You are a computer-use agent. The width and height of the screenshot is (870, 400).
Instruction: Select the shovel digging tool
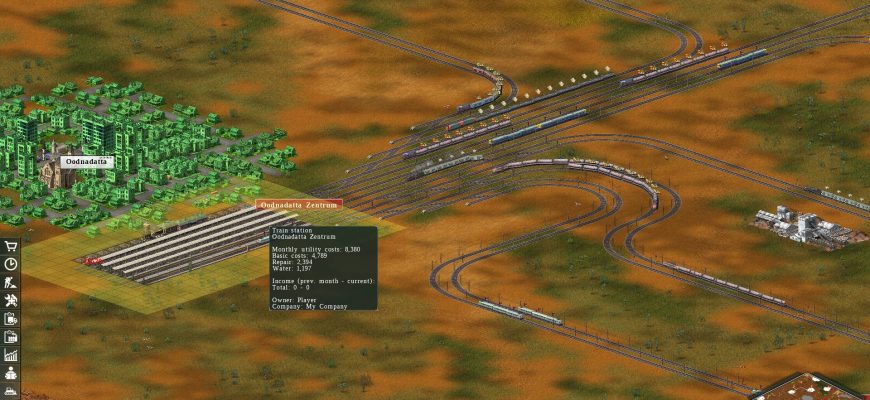tap(11, 282)
